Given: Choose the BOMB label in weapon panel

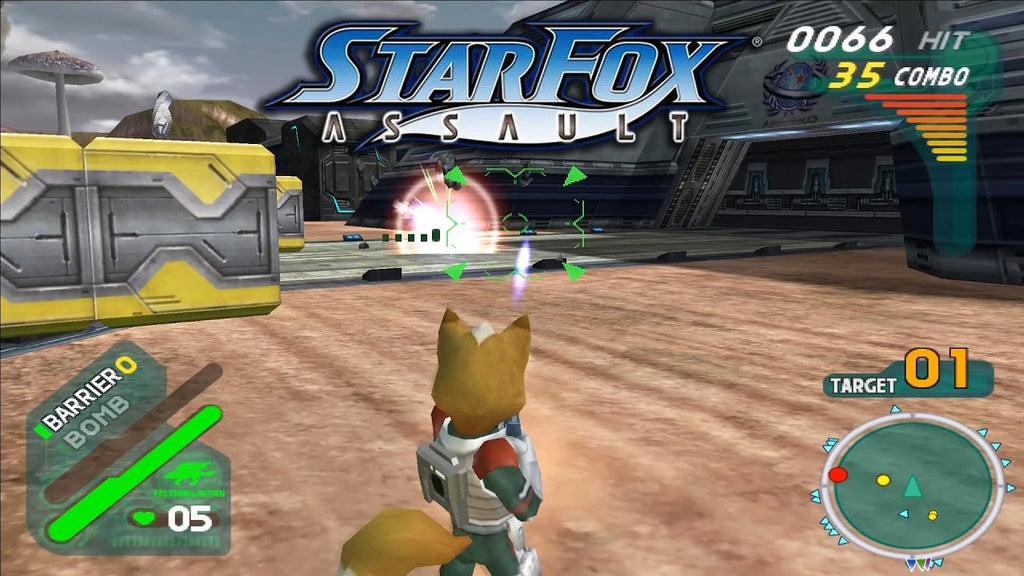Looking at the screenshot, I should tap(95, 418).
